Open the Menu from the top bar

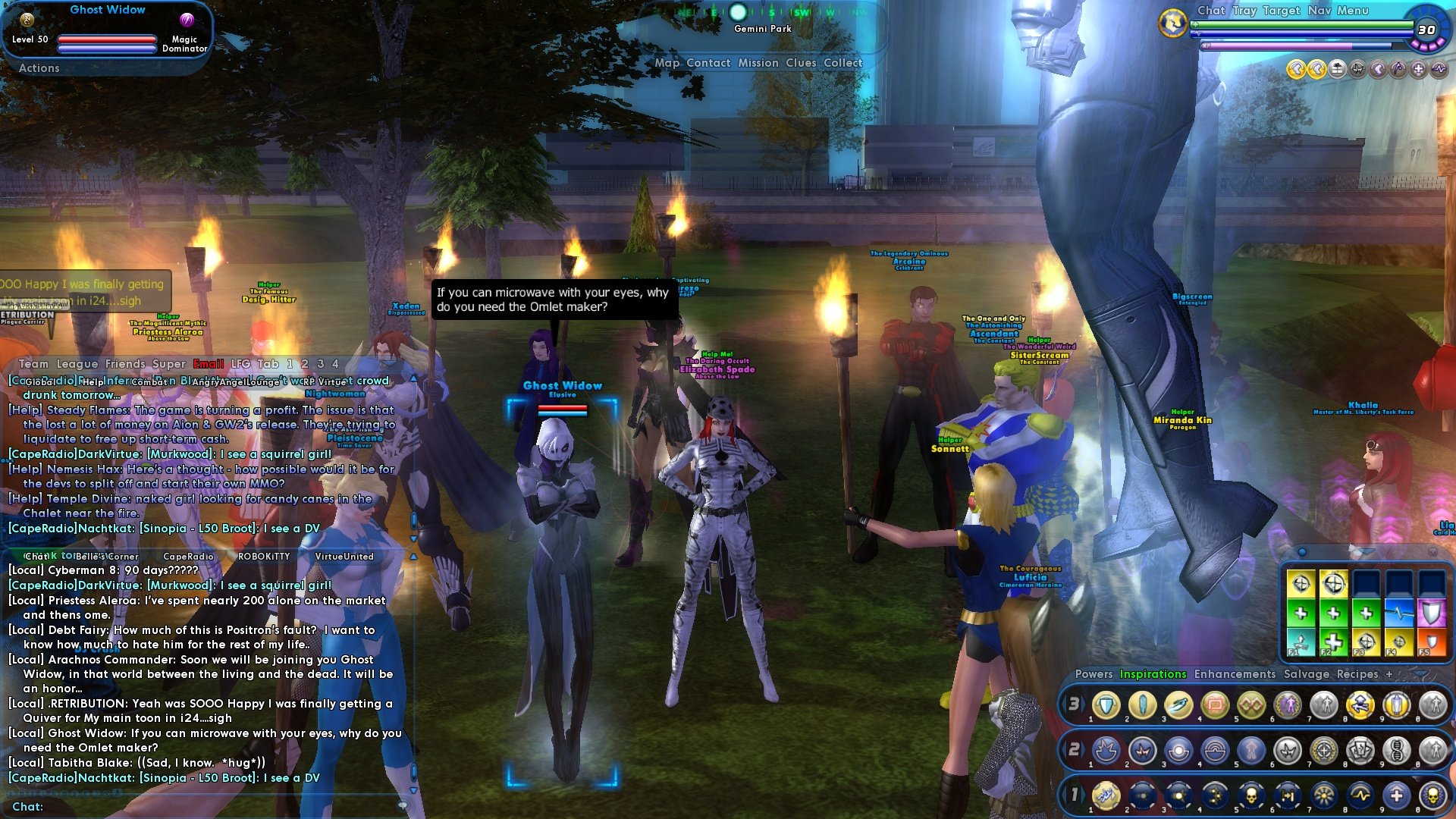1353,11
